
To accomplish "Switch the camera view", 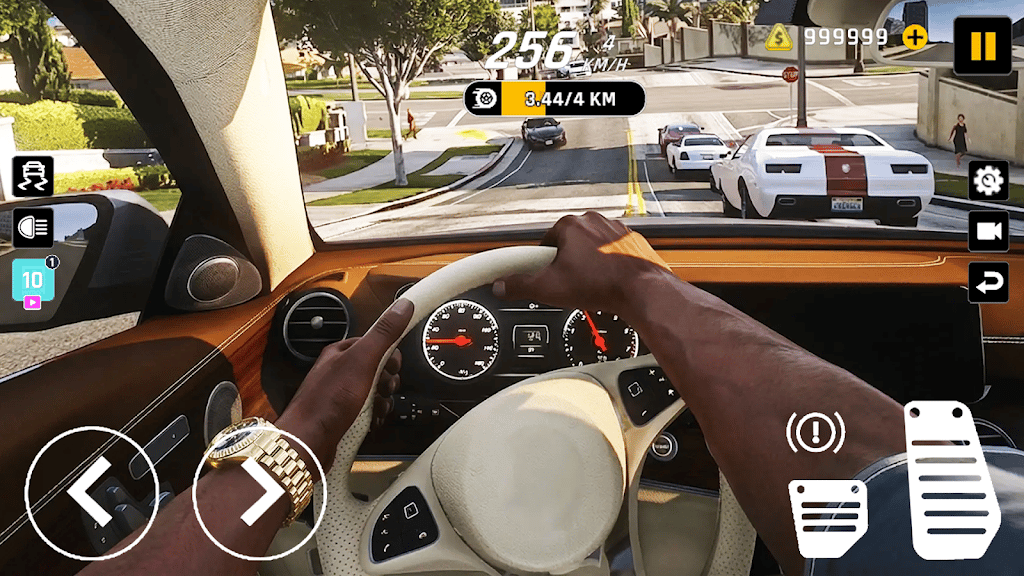I will (988, 231).
